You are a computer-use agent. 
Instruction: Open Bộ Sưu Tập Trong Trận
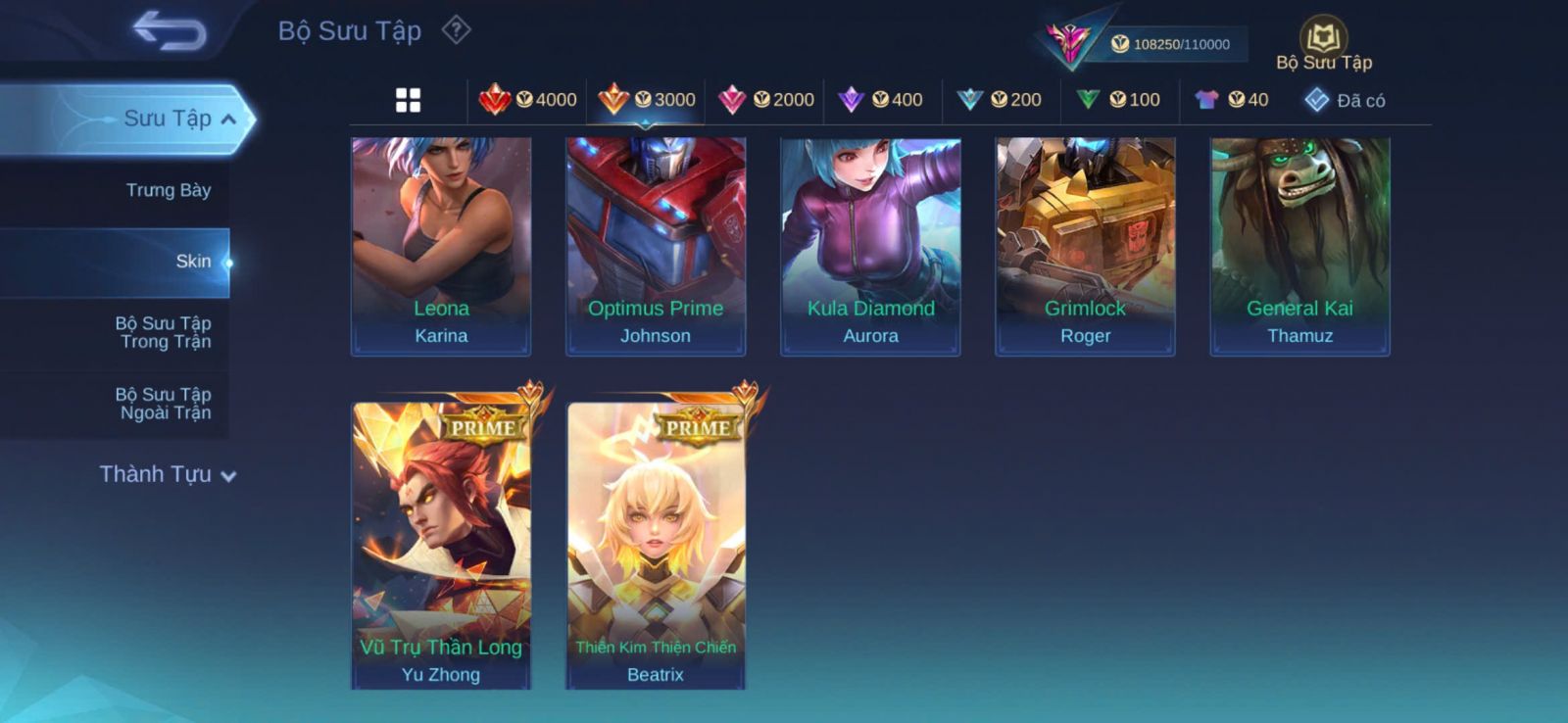tap(164, 332)
